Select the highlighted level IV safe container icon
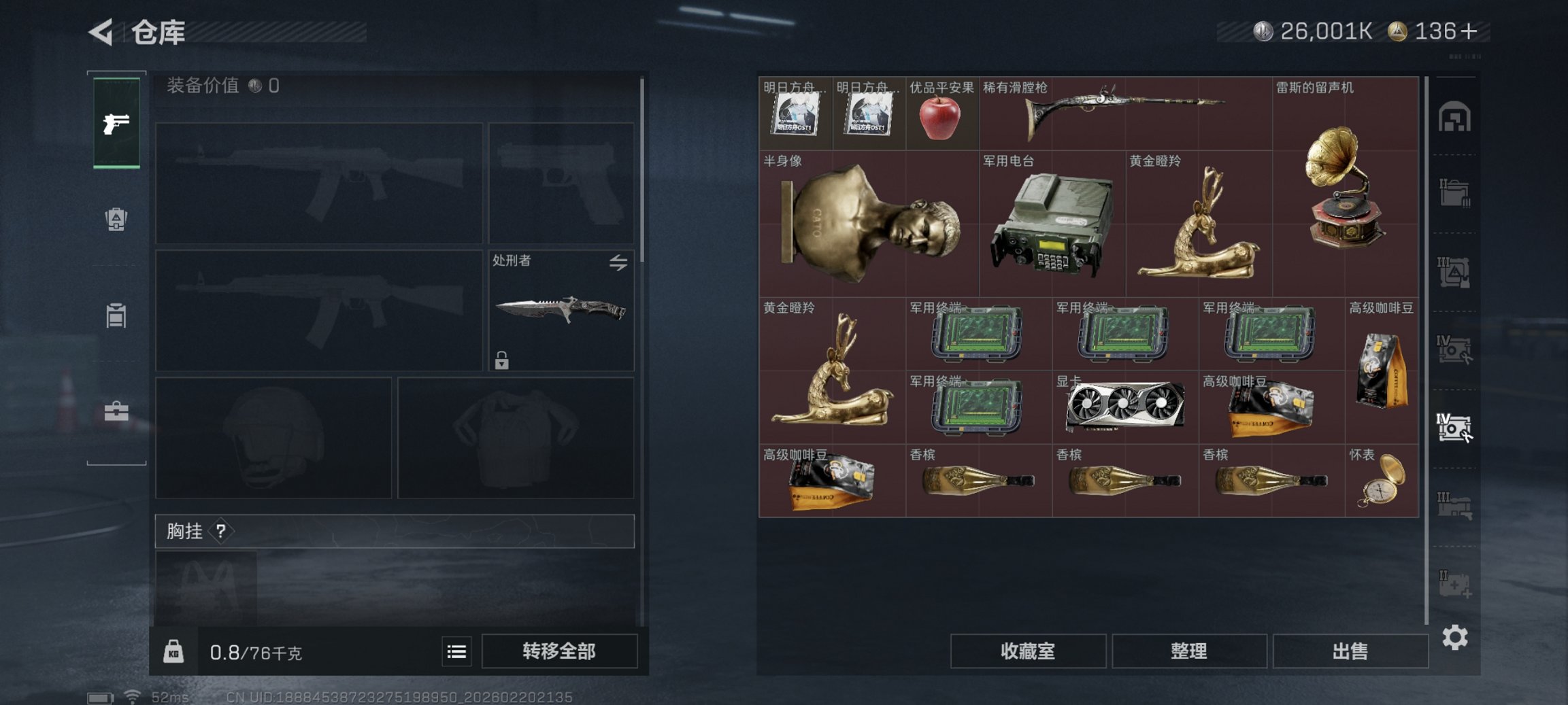The height and width of the screenshot is (705, 1568). click(1456, 428)
